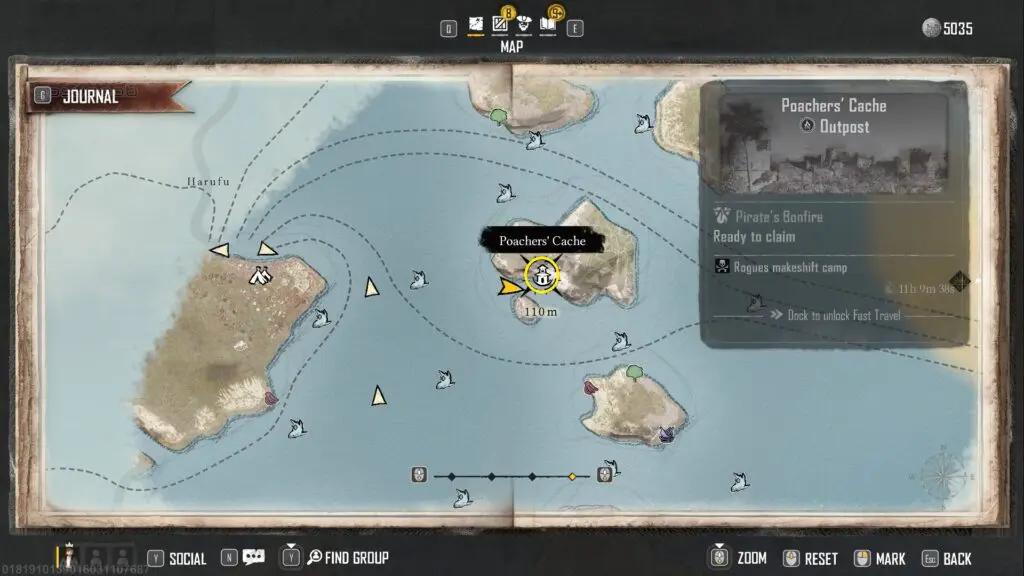
Task: Open the open-book codex tab
Action: pyautogui.click(x=548, y=24)
